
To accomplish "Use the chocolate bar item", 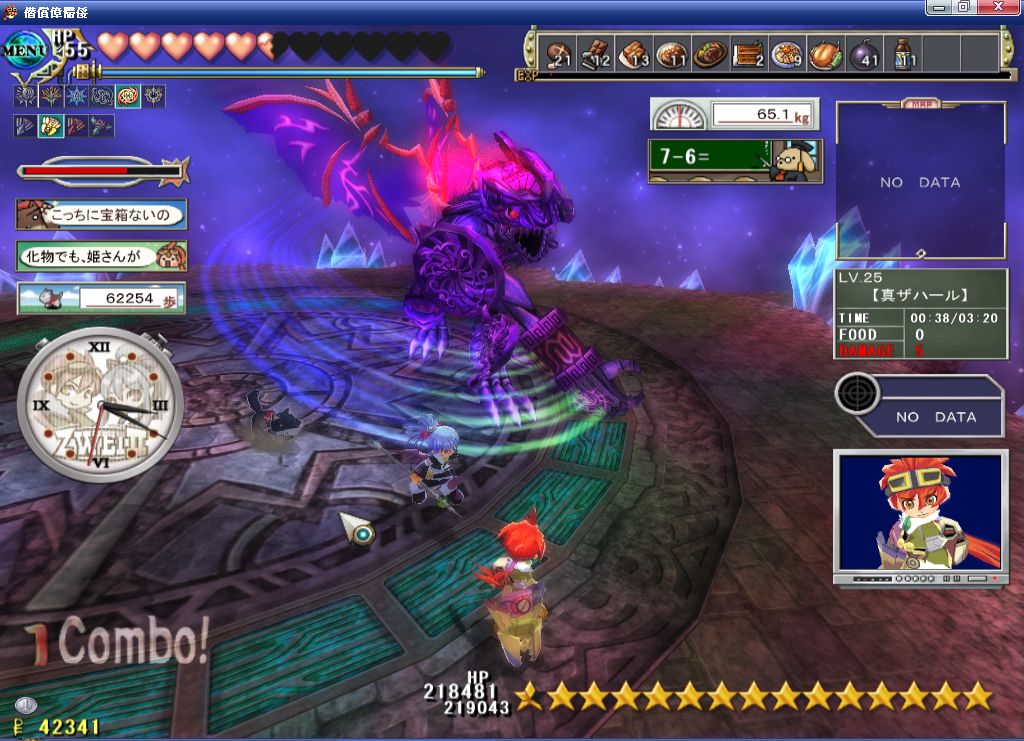I will click(x=596, y=54).
